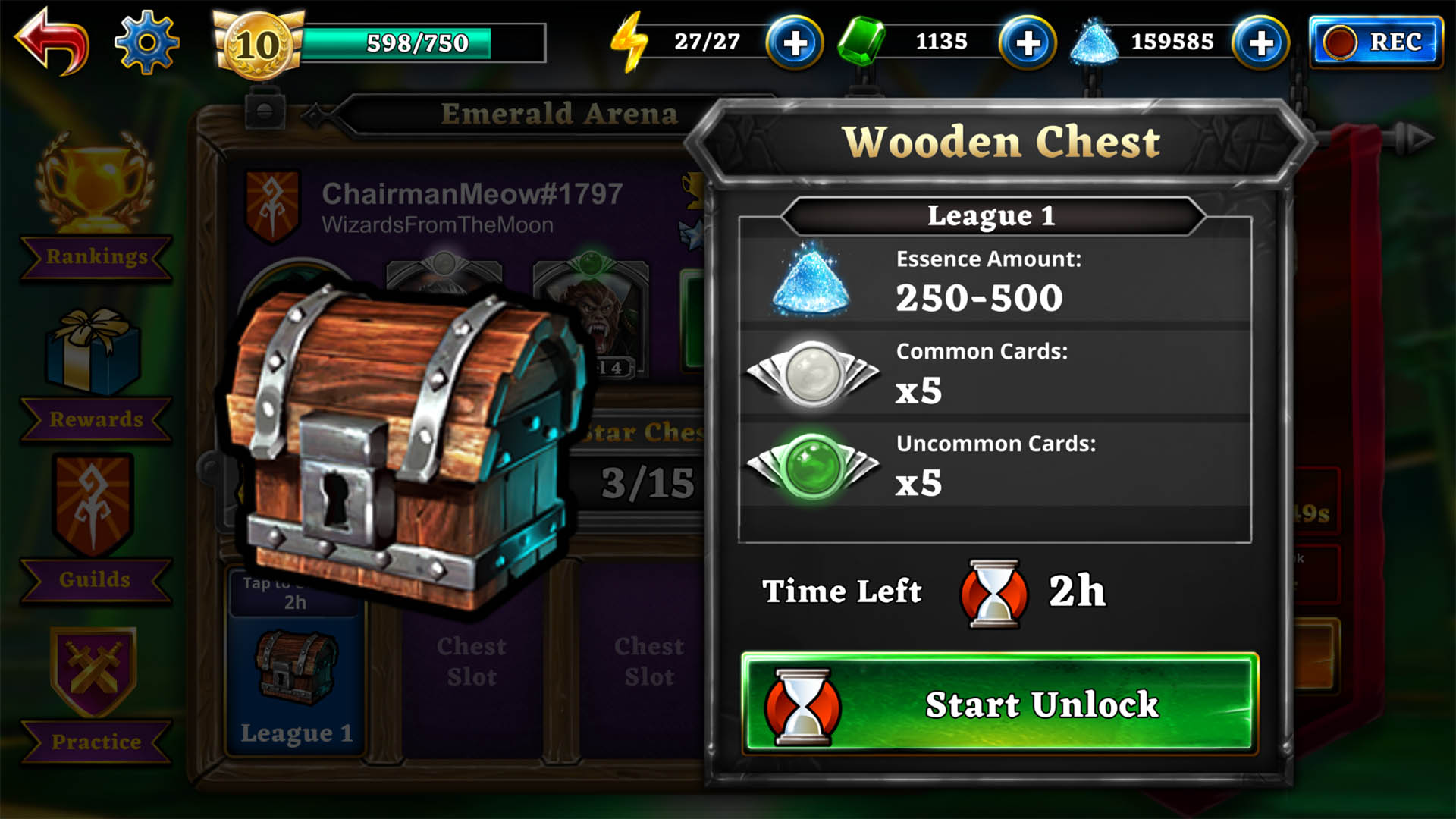This screenshot has width=1456, height=819.
Task: Start unlocking the Wooden Chest
Action: (999, 704)
